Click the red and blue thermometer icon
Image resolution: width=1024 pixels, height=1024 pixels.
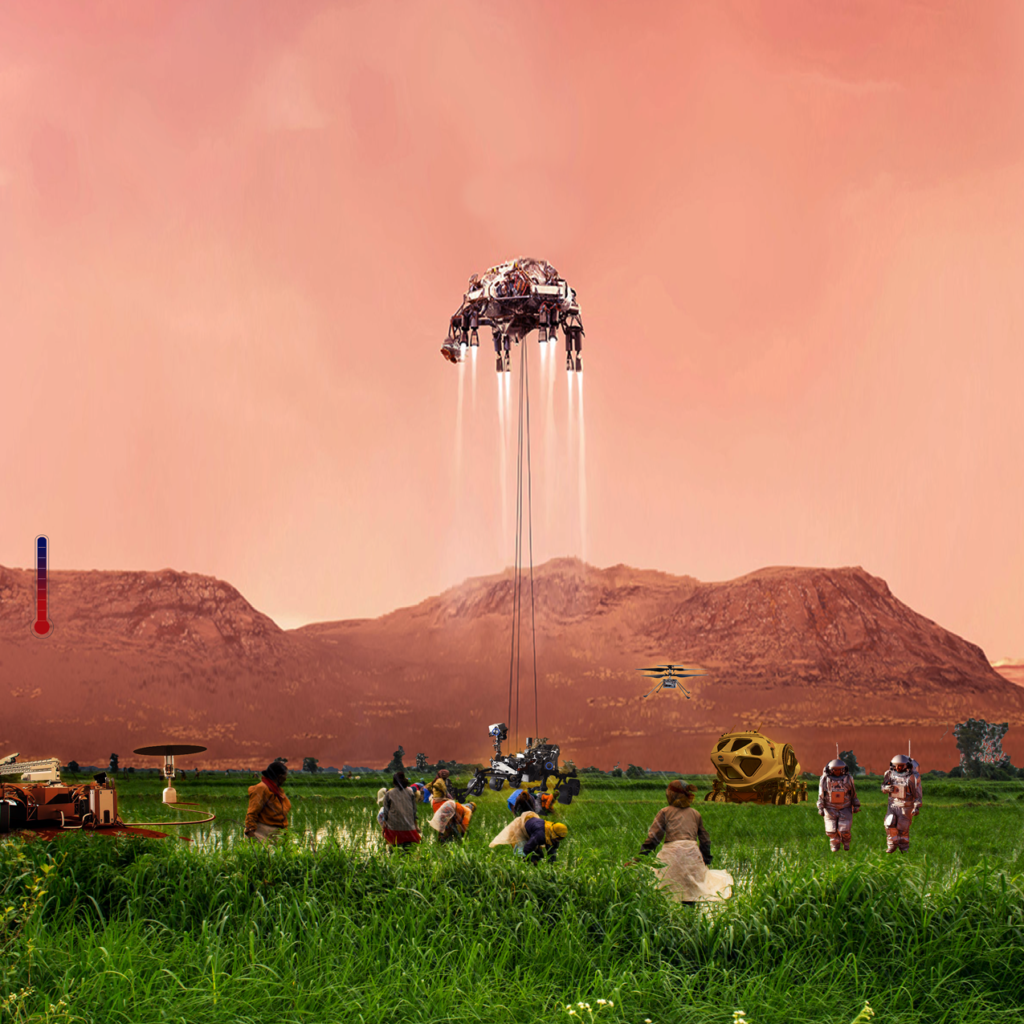pyautogui.click(x=41, y=586)
